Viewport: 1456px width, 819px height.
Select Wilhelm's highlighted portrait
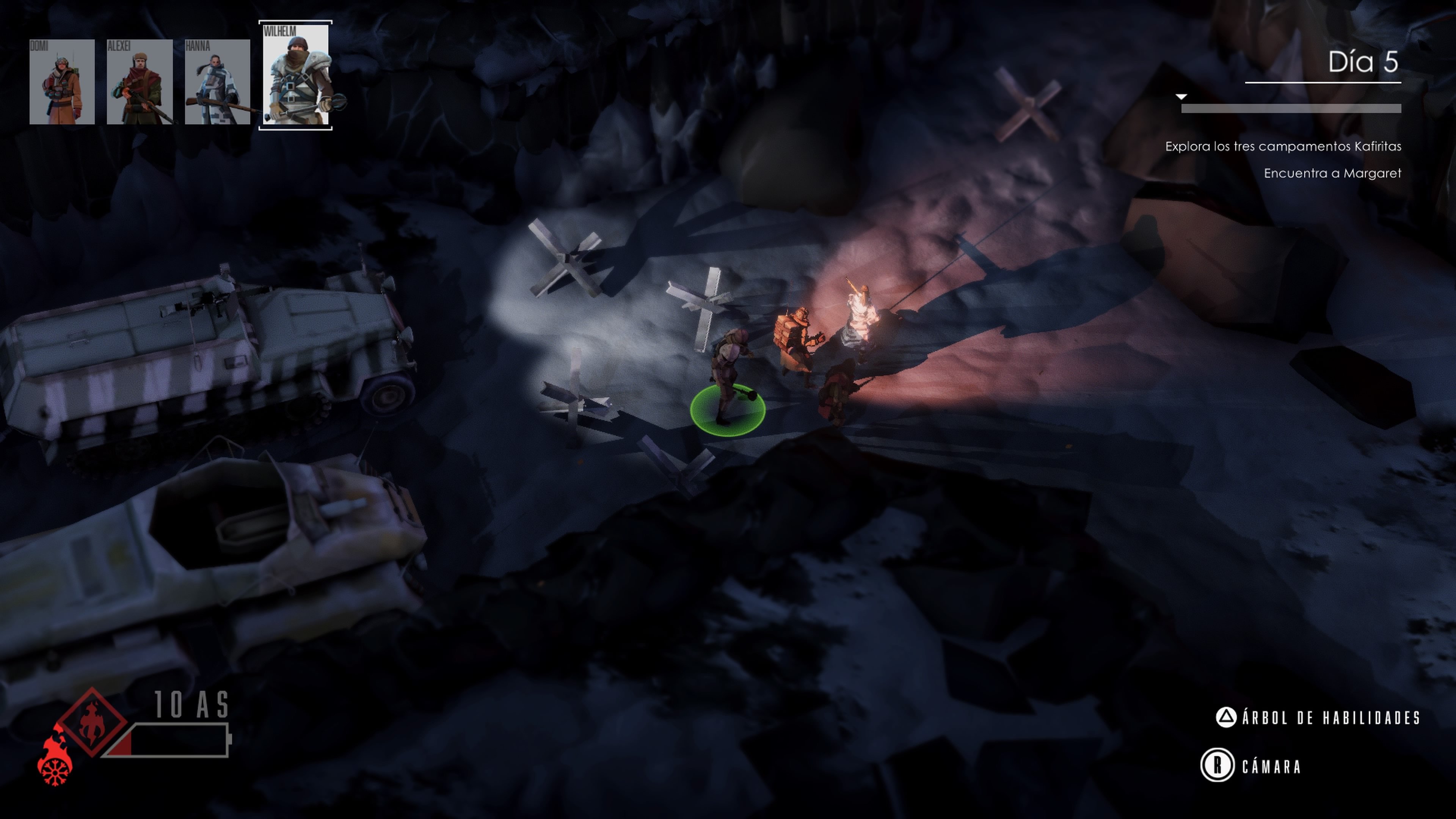click(x=296, y=75)
